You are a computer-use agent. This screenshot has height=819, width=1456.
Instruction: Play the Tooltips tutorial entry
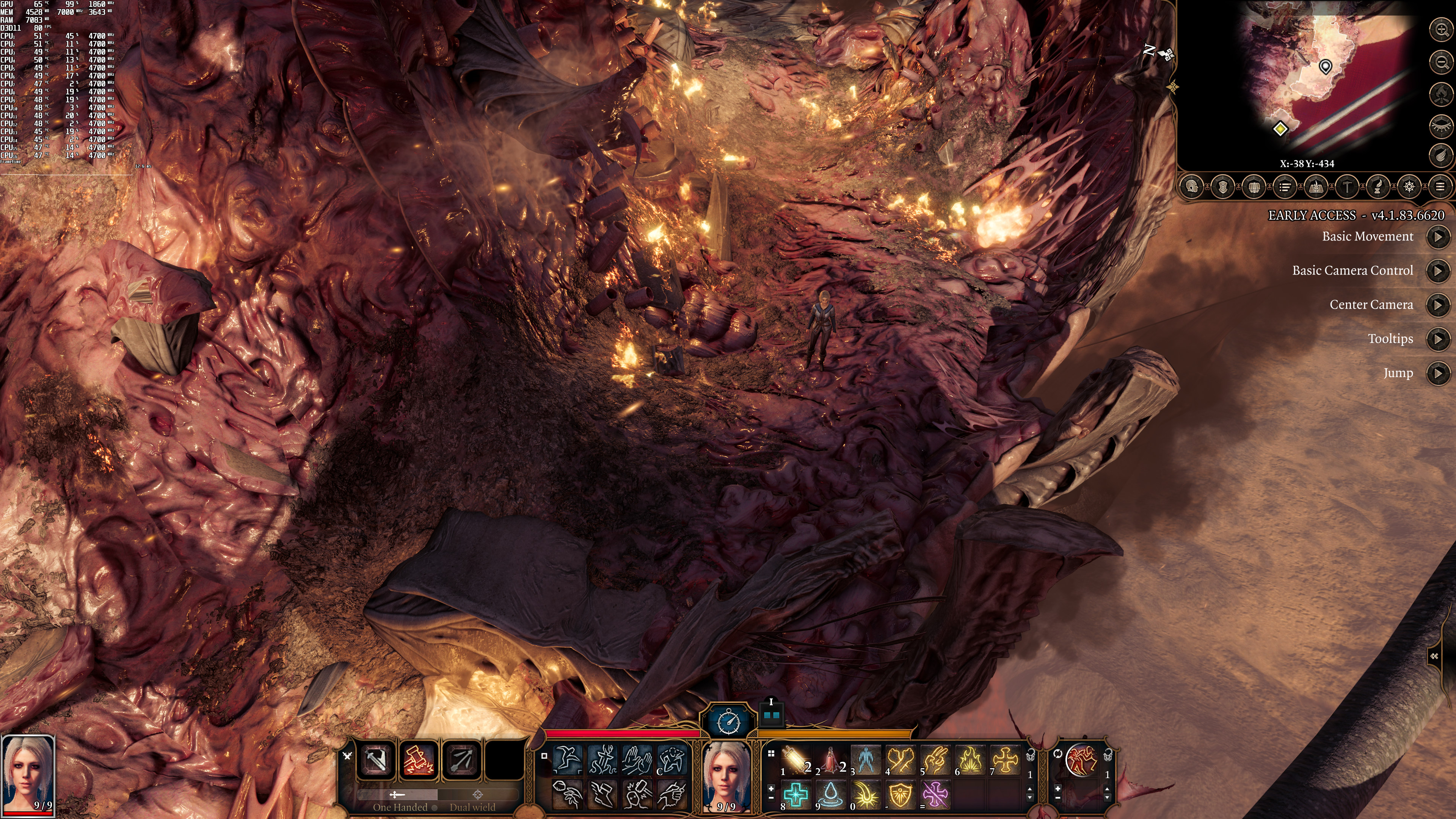[x=1438, y=339]
